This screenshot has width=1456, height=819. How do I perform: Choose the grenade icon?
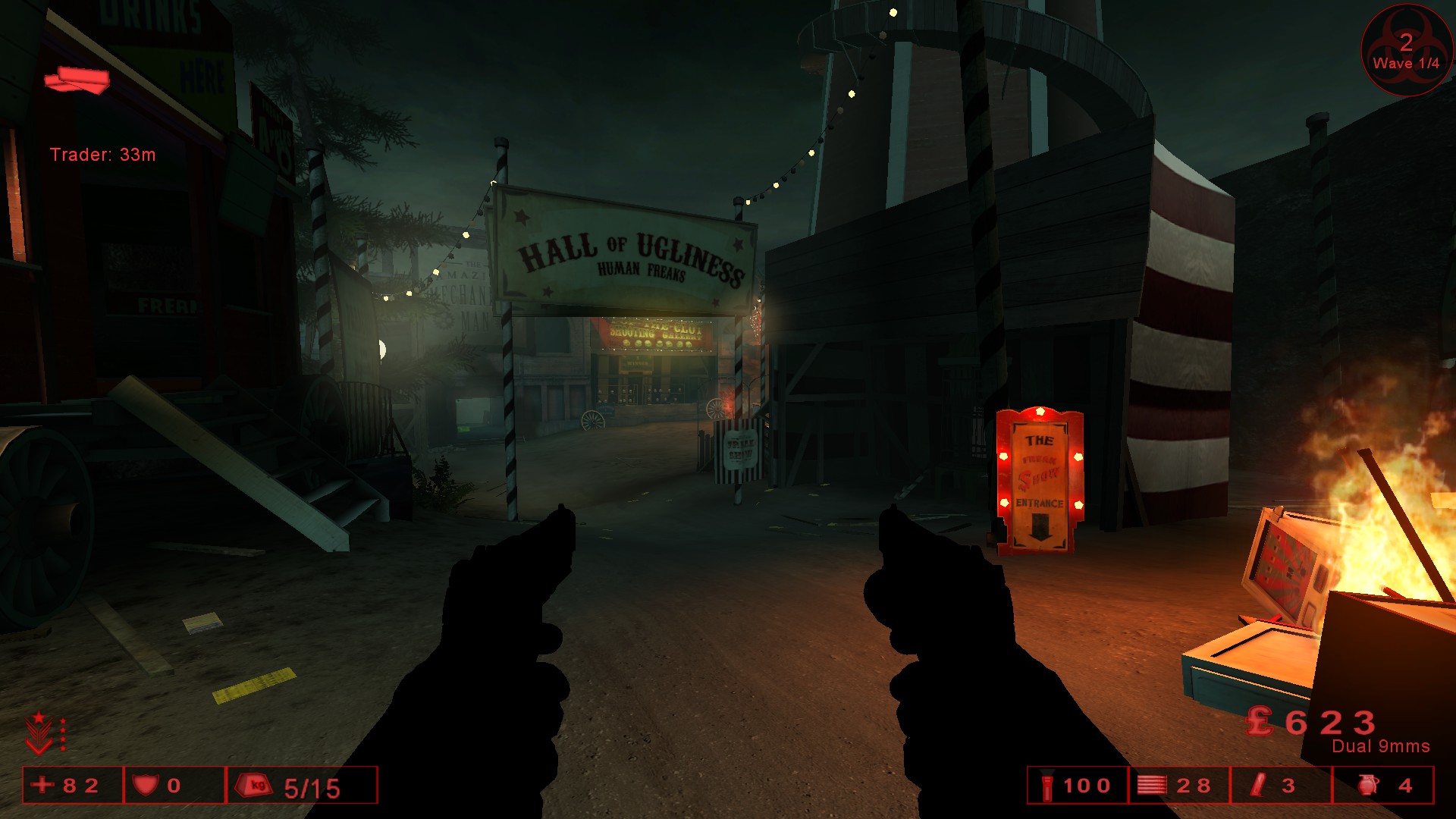click(1367, 785)
